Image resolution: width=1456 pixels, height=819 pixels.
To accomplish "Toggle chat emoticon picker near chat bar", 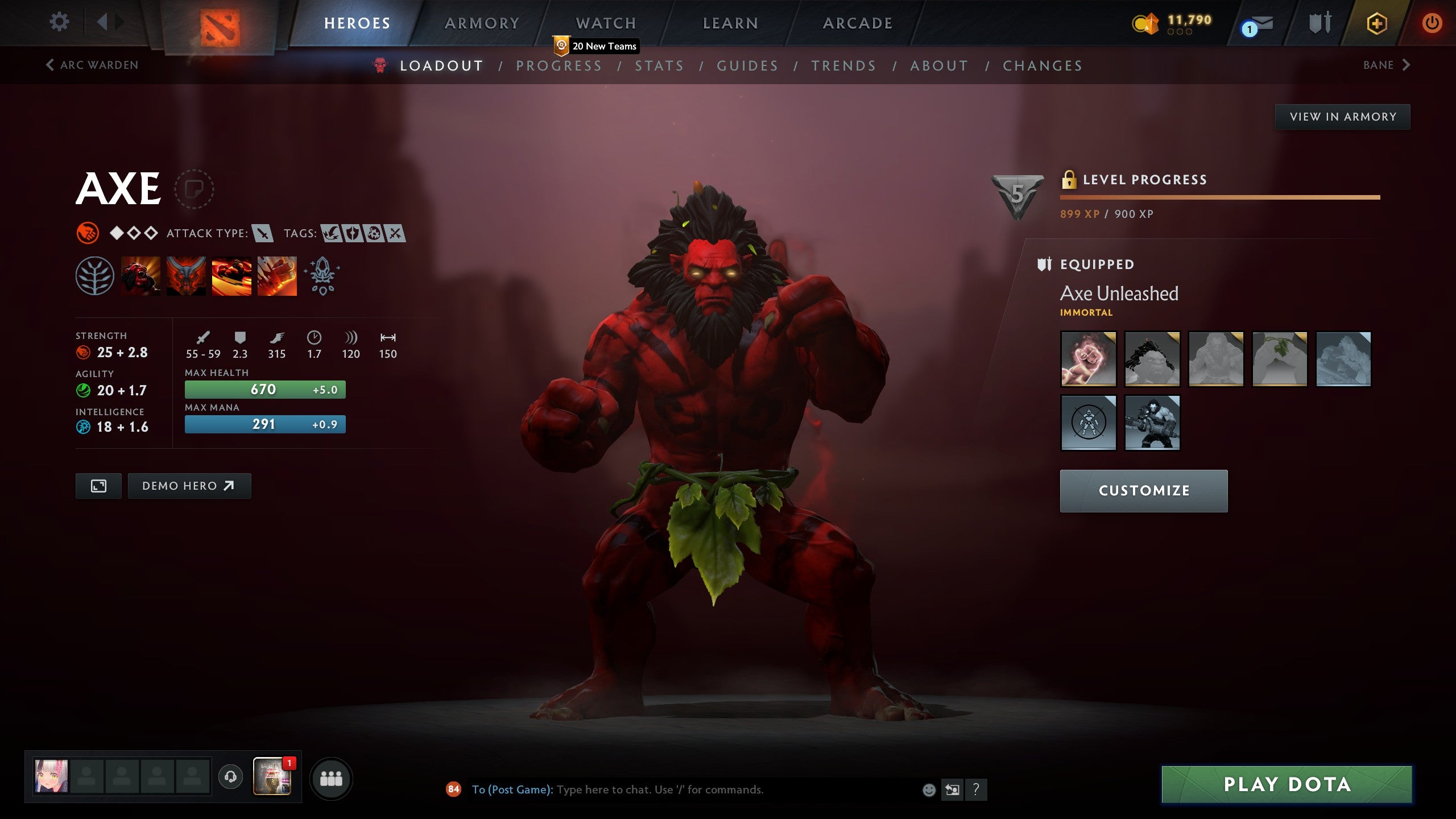I will tap(929, 790).
